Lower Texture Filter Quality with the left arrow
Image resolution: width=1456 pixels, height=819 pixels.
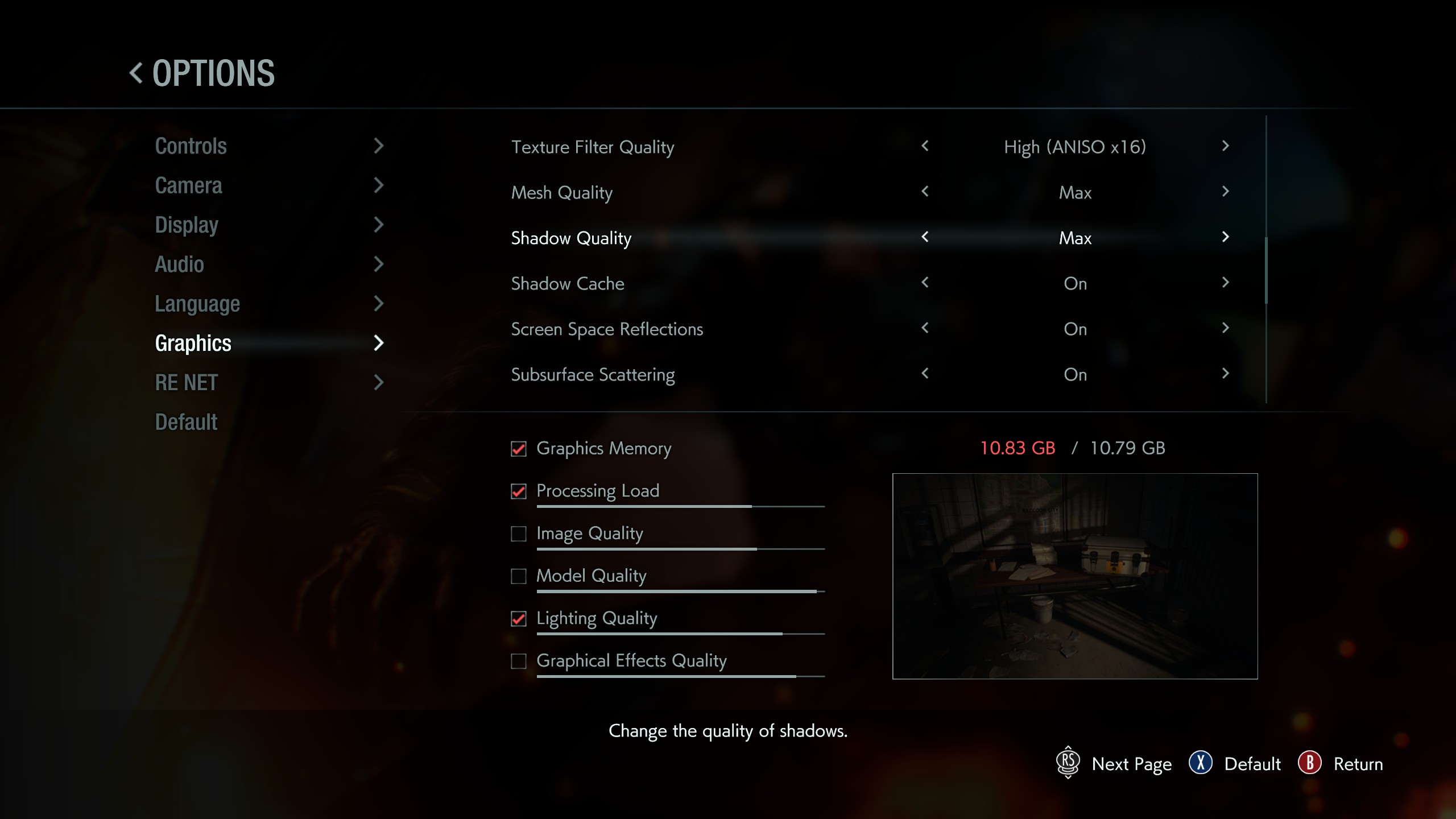tap(924, 147)
